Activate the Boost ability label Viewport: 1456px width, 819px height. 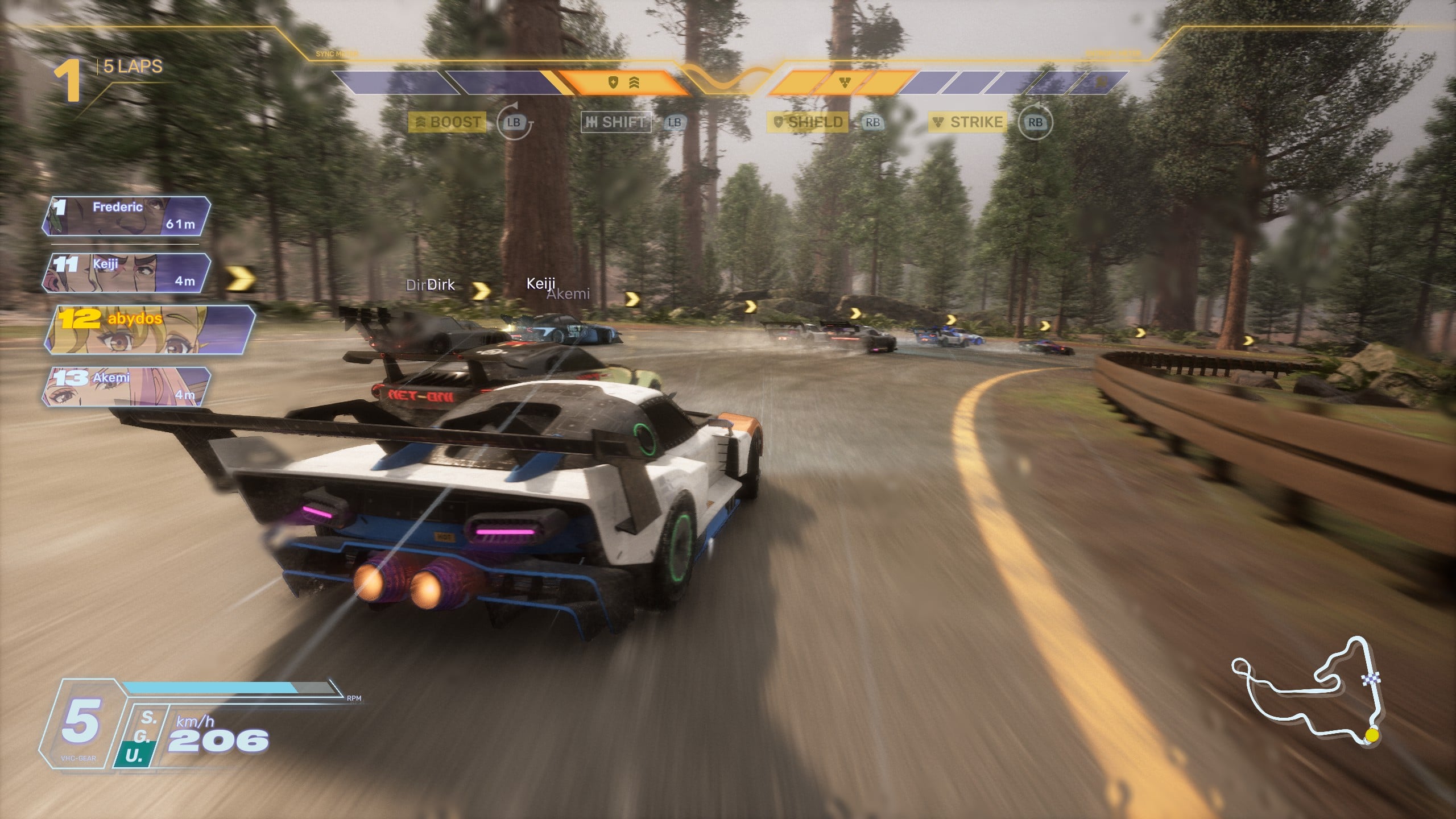448,122
